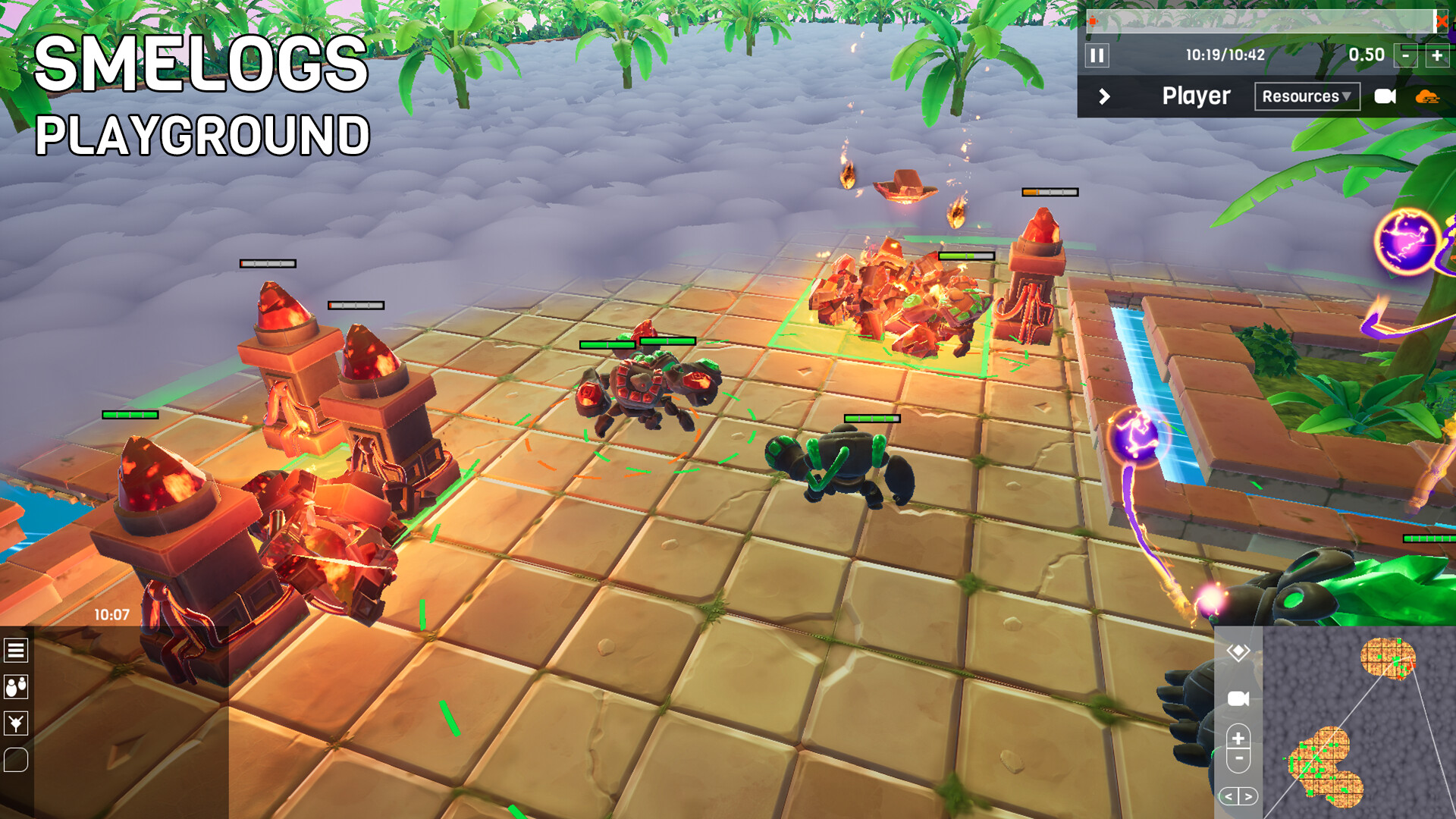
Task: Click the camera icon next to Resources
Action: (1385, 96)
